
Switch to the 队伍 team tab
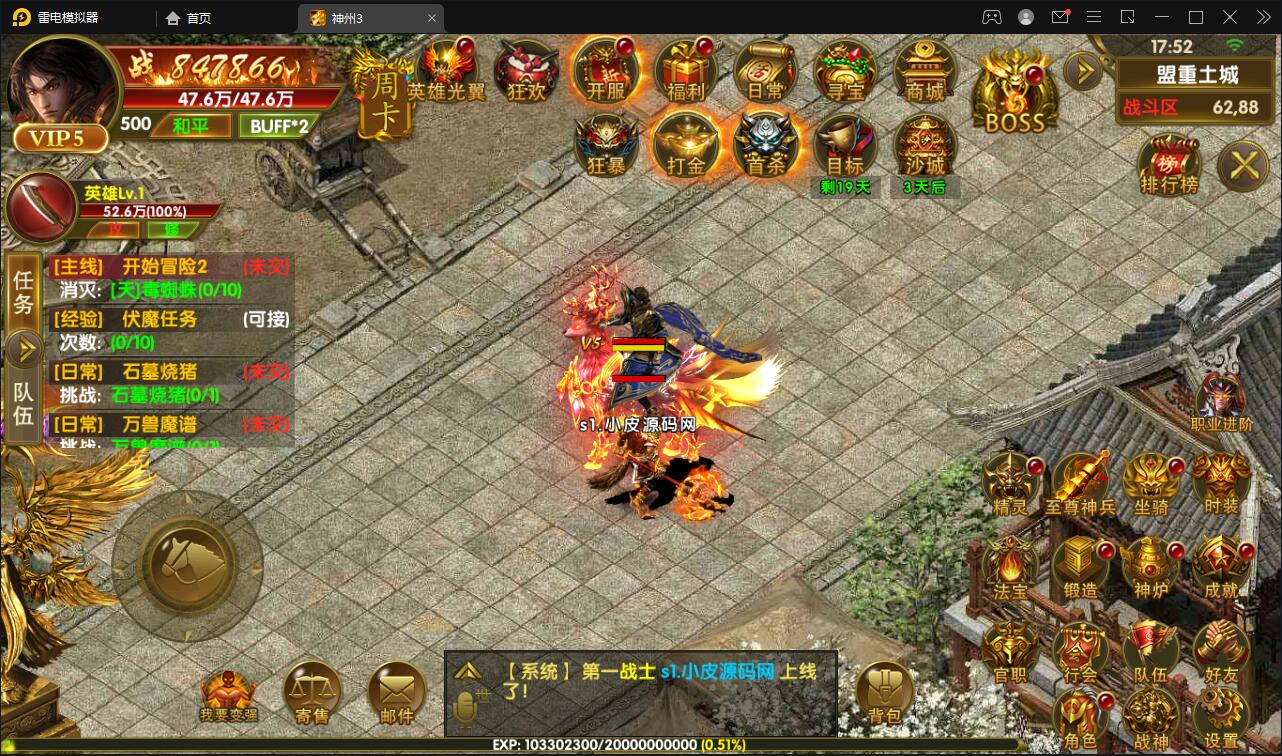(x=22, y=404)
